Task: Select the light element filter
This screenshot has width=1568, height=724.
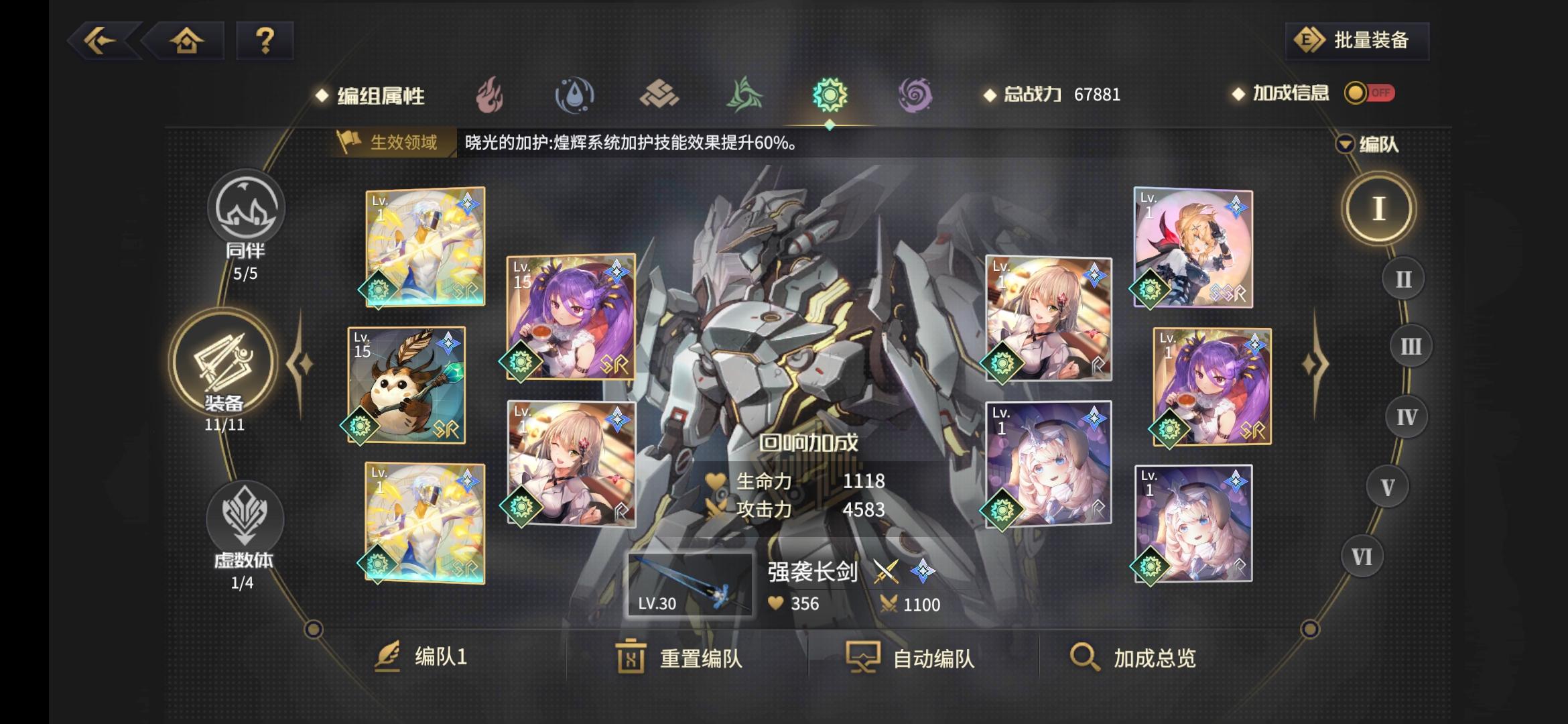Action: pos(831,94)
